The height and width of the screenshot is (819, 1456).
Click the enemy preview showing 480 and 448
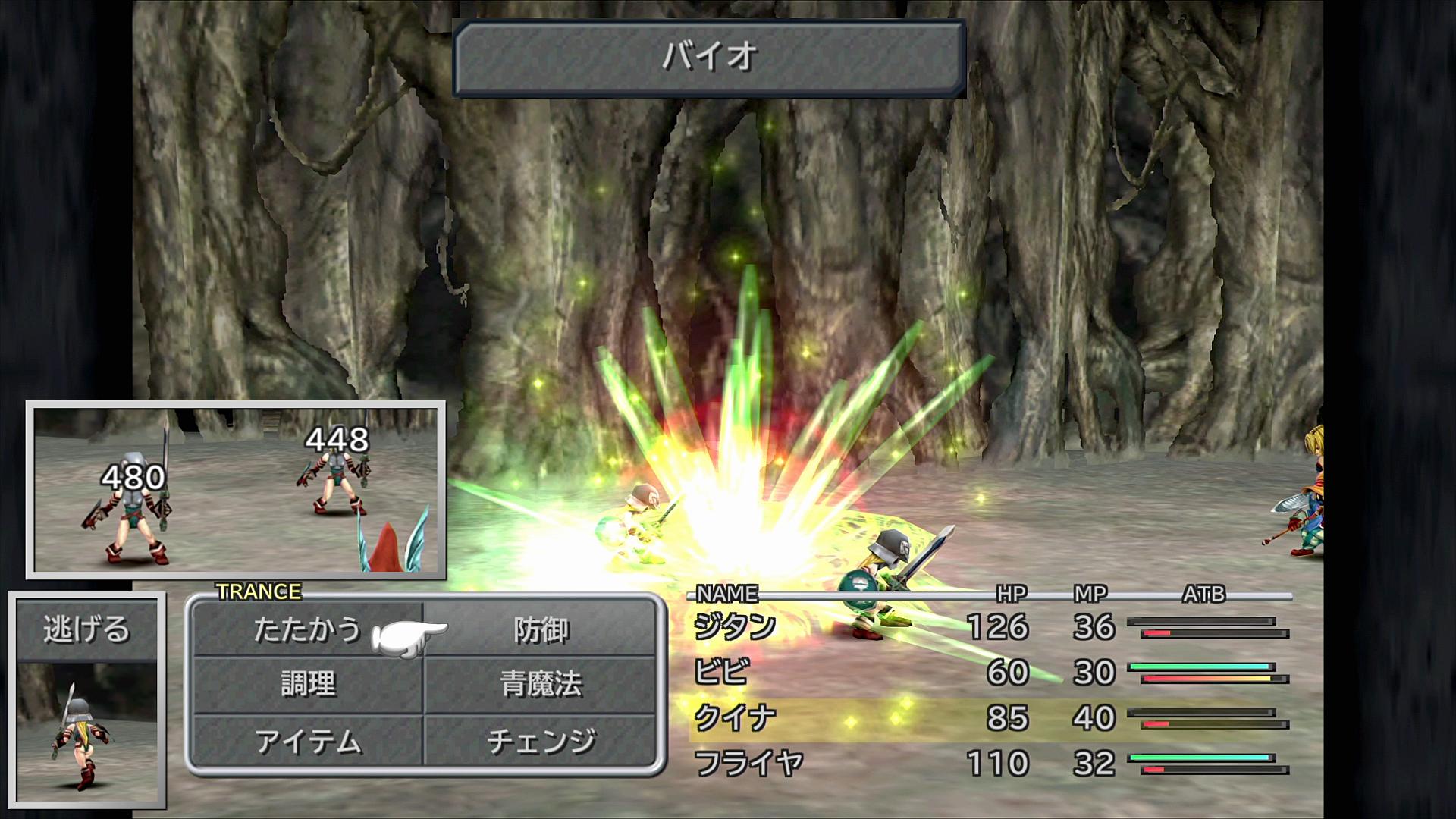[236, 491]
